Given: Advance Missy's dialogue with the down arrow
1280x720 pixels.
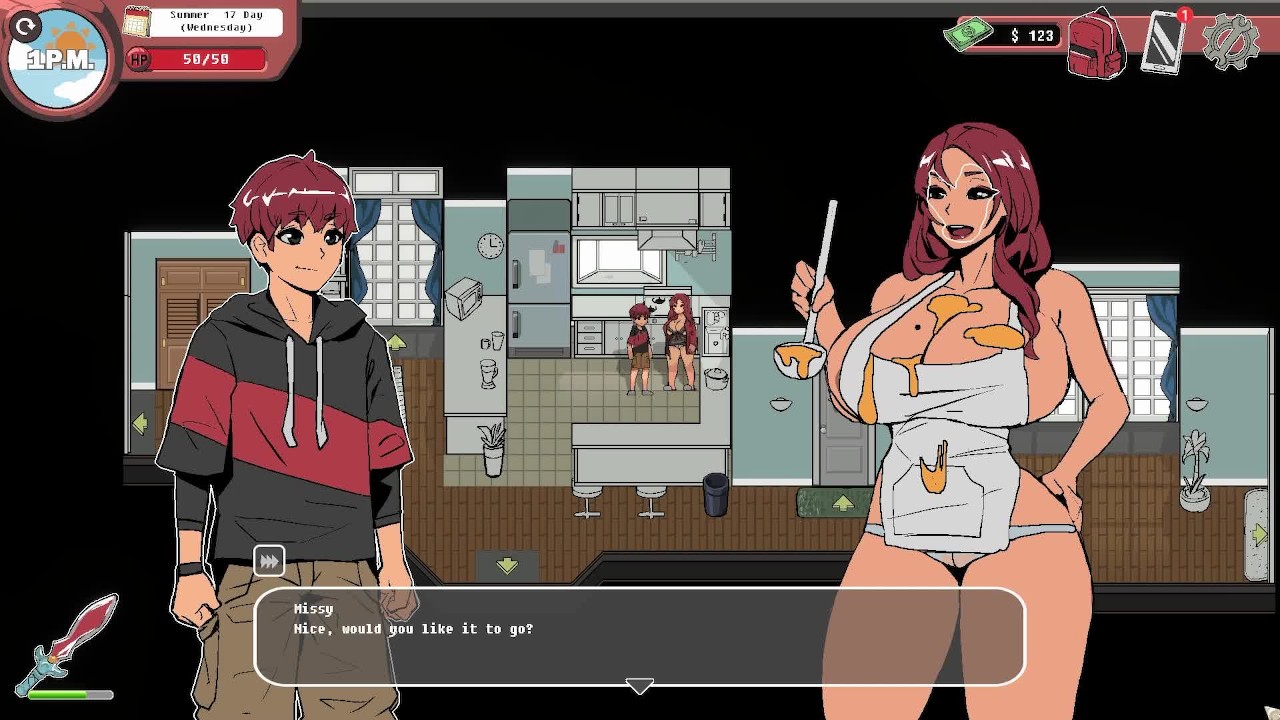Looking at the screenshot, I should click(639, 686).
